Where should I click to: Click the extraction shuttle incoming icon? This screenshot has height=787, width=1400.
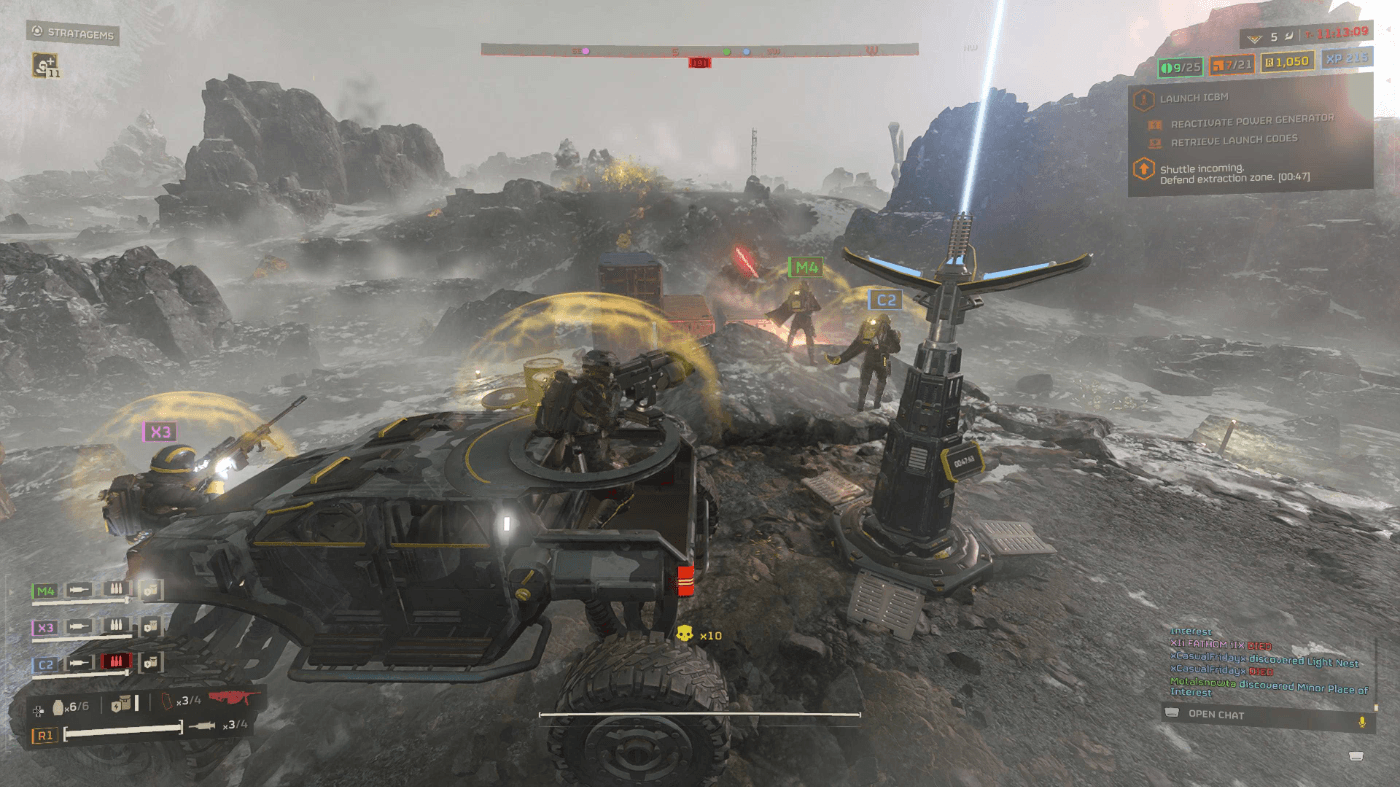pos(1144,169)
